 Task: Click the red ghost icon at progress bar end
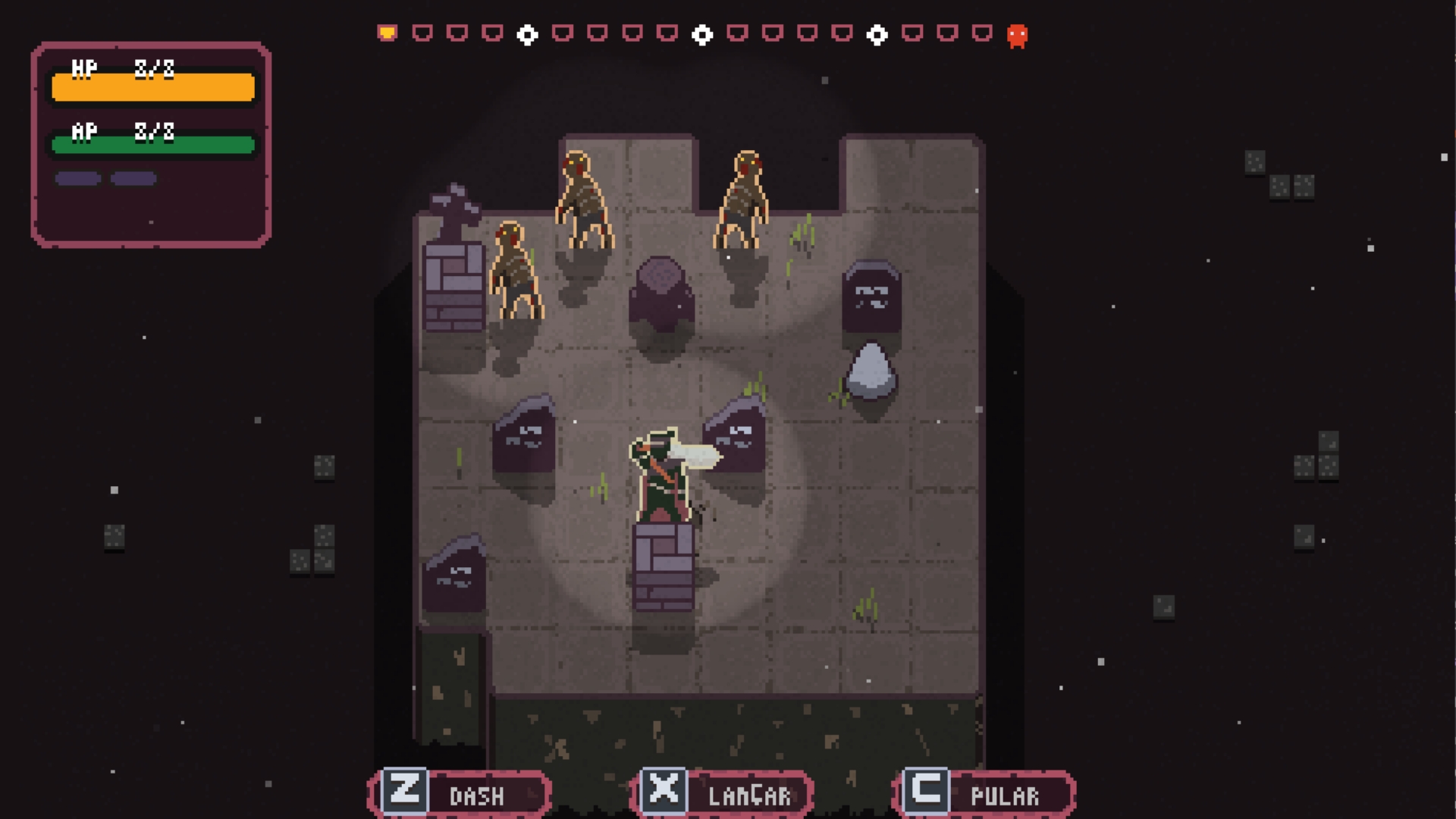pos(1018,35)
